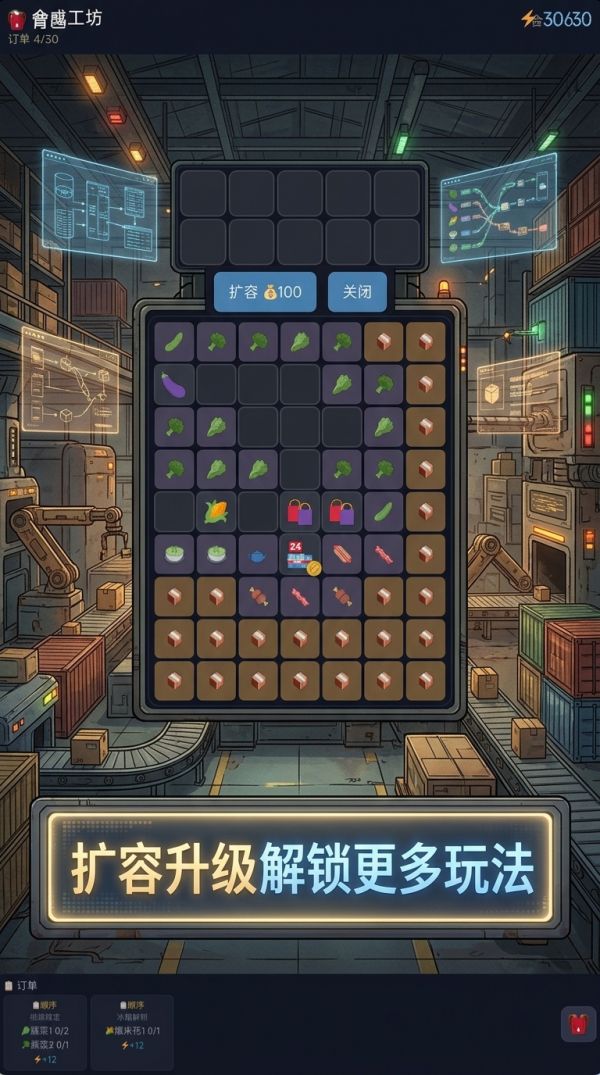
Task: Select the corn order card
Action: click(132, 1029)
